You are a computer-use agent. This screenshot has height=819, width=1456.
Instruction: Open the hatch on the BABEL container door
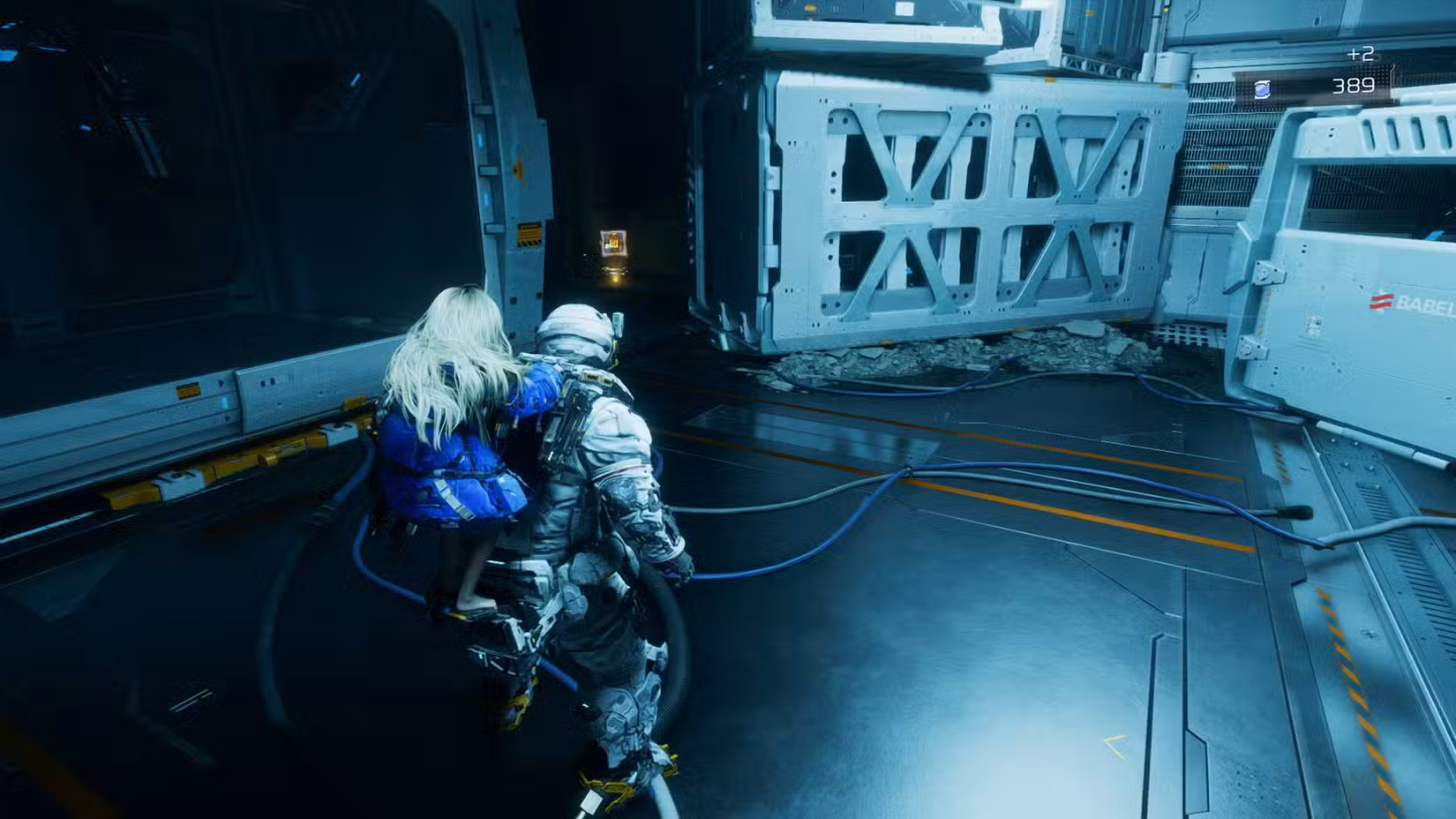(x=1269, y=274)
